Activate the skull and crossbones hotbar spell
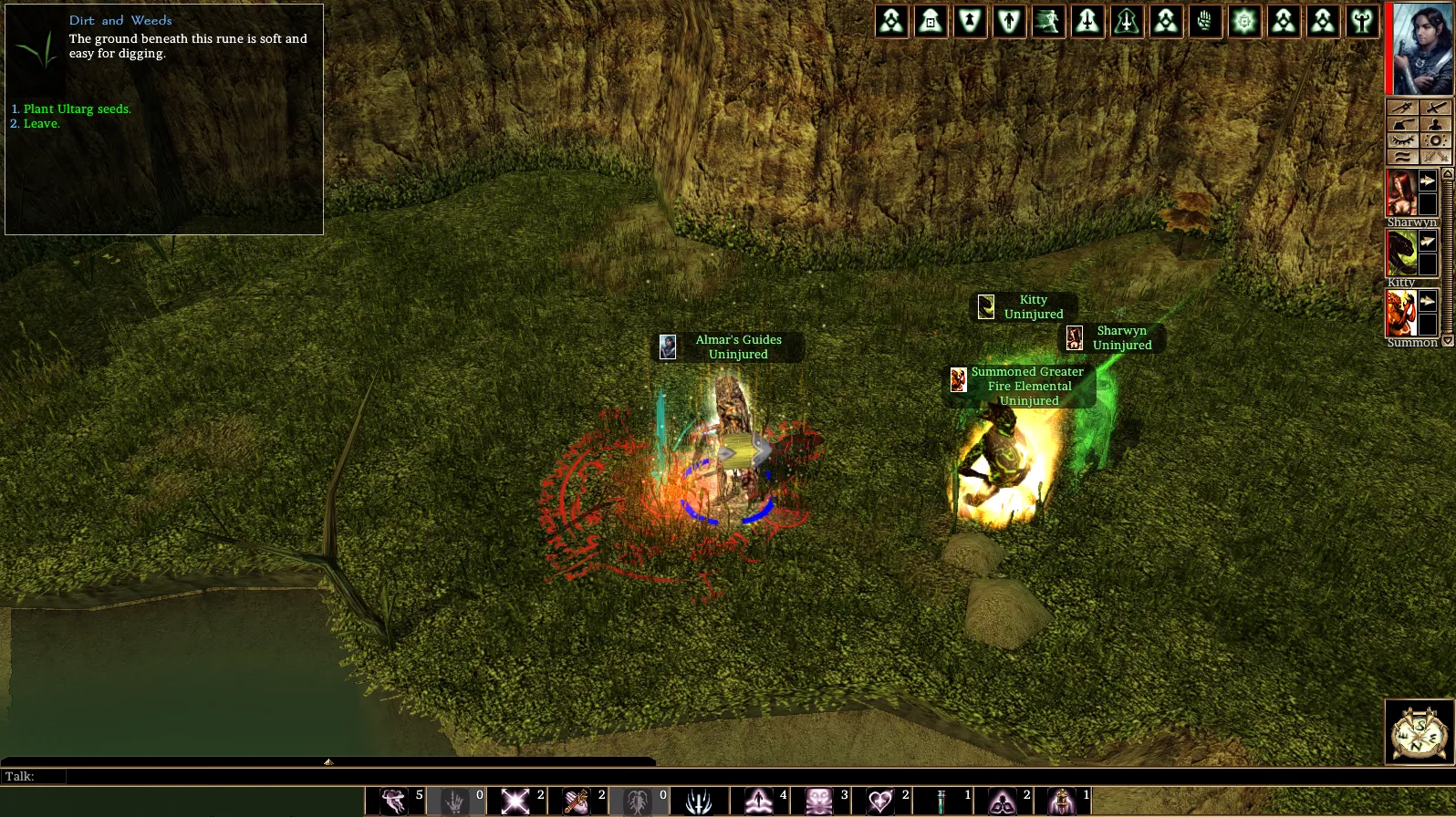This screenshot has height=817, width=1456. pos(818,801)
